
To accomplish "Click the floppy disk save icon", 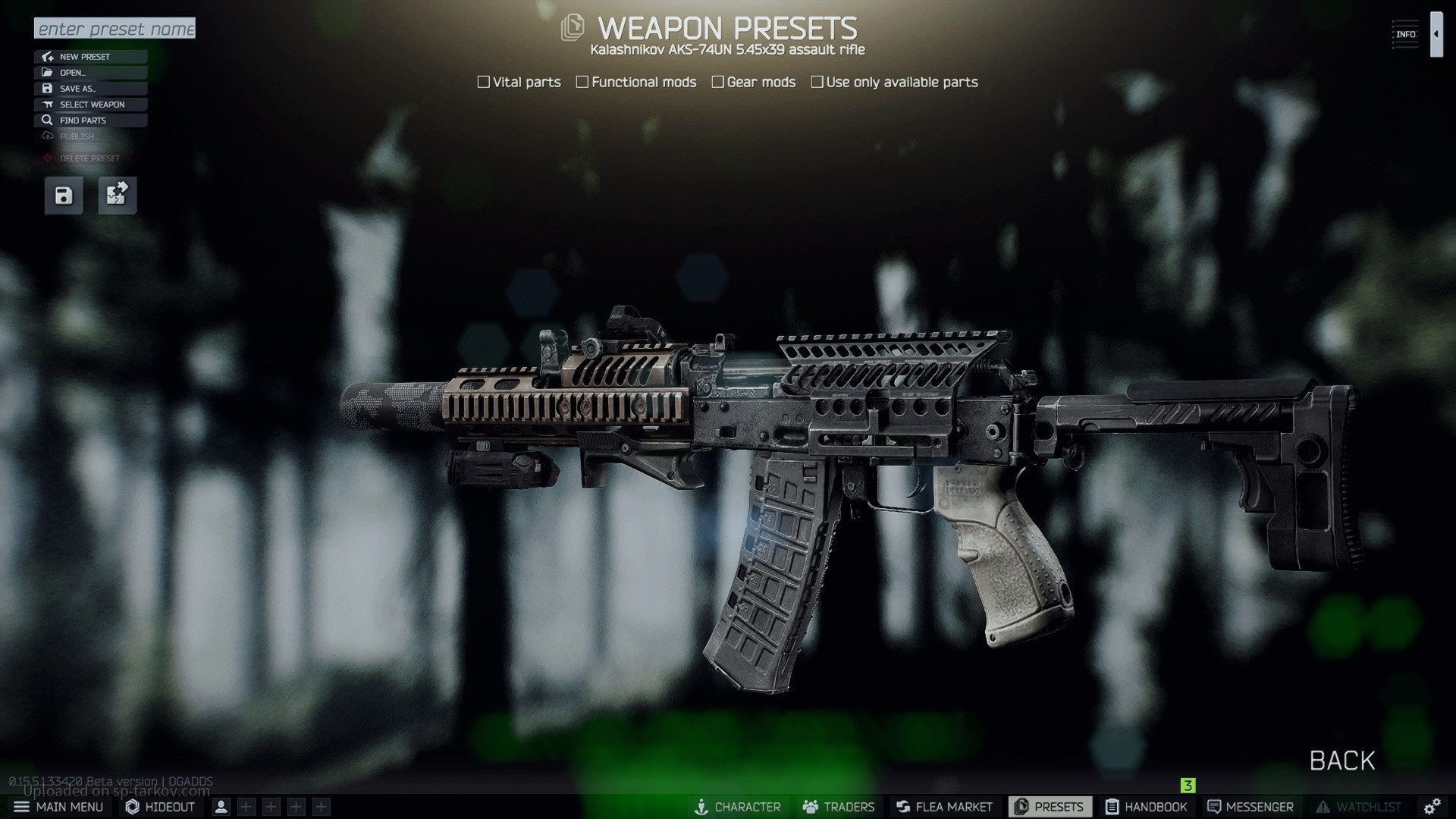I will pyautogui.click(x=64, y=196).
